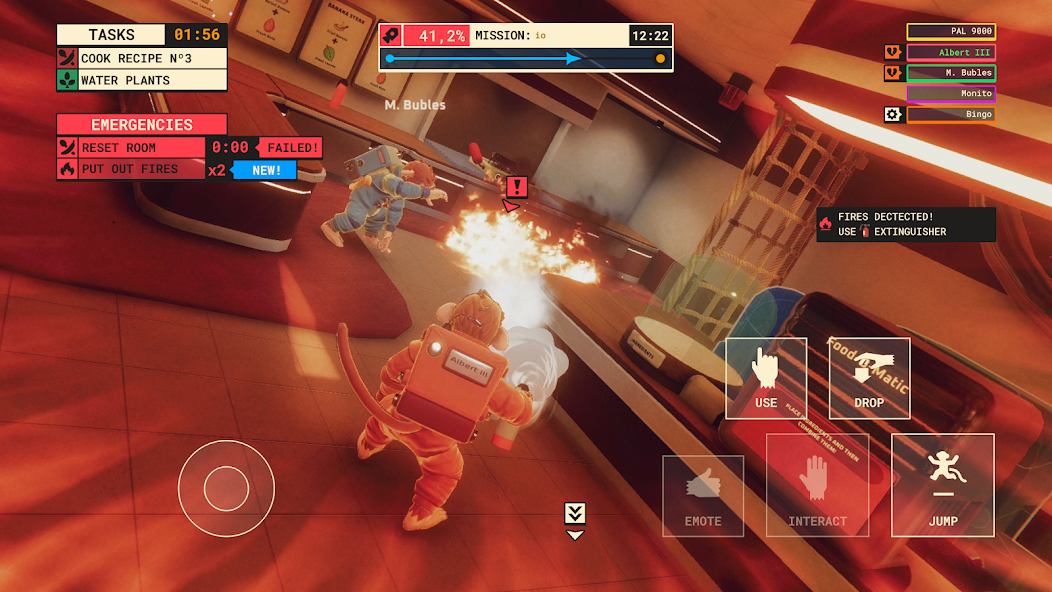Tap the Fires Detected extinguisher notification

906,224
